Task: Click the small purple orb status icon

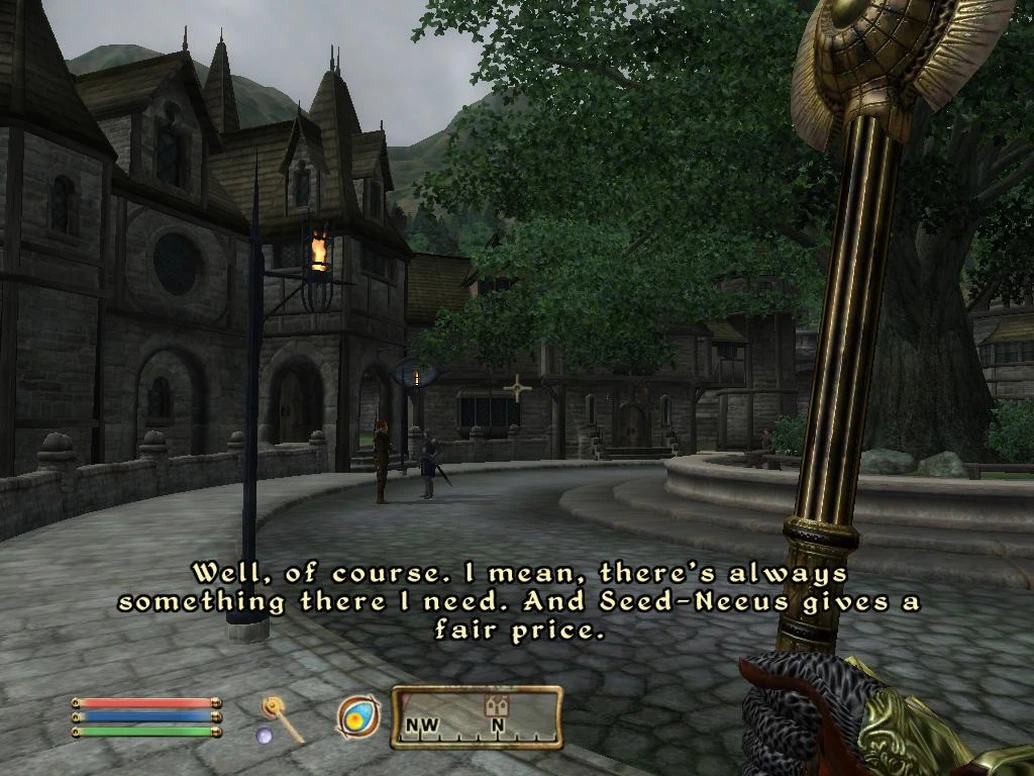Action: click(265, 736)
